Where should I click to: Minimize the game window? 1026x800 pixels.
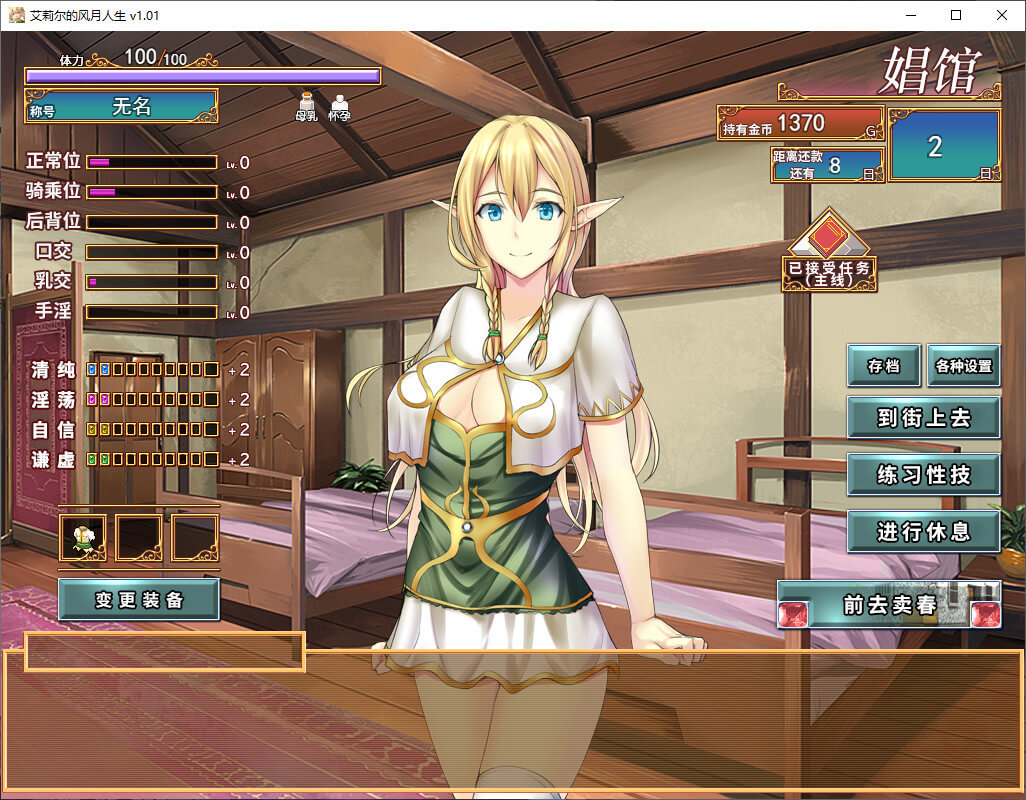tap(910, 15)
